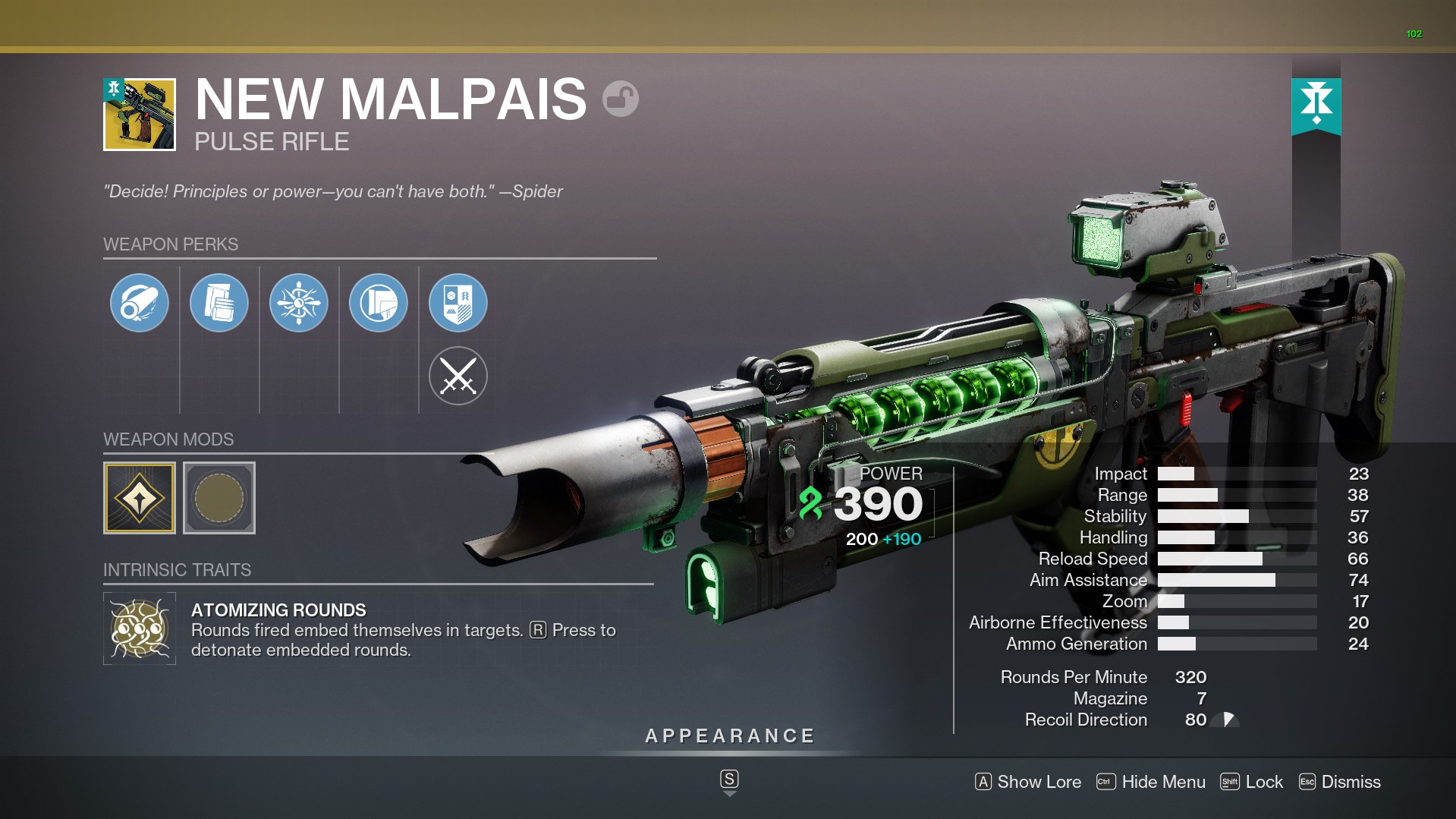Dismiss the weapon details screen
1456x819 pixels.
click(x=1340, y=782)
